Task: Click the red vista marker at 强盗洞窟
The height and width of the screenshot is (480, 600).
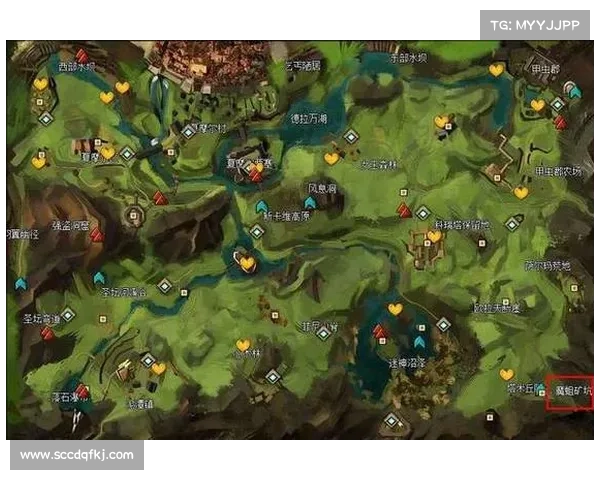Action: [x=97, y=235]
